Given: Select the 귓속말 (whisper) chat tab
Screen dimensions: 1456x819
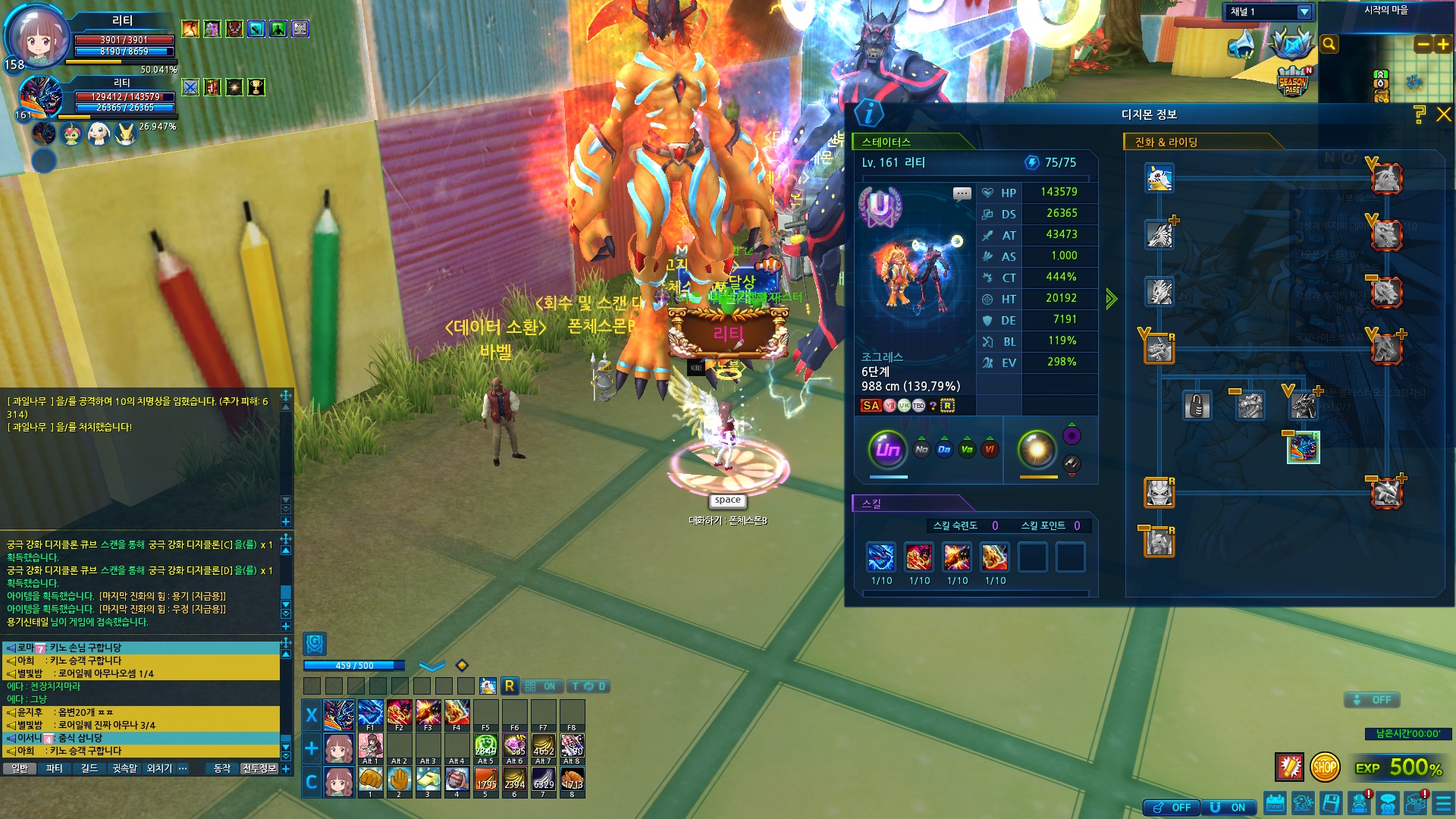Looking at the screenshot, I should click(x=124, y=769).
